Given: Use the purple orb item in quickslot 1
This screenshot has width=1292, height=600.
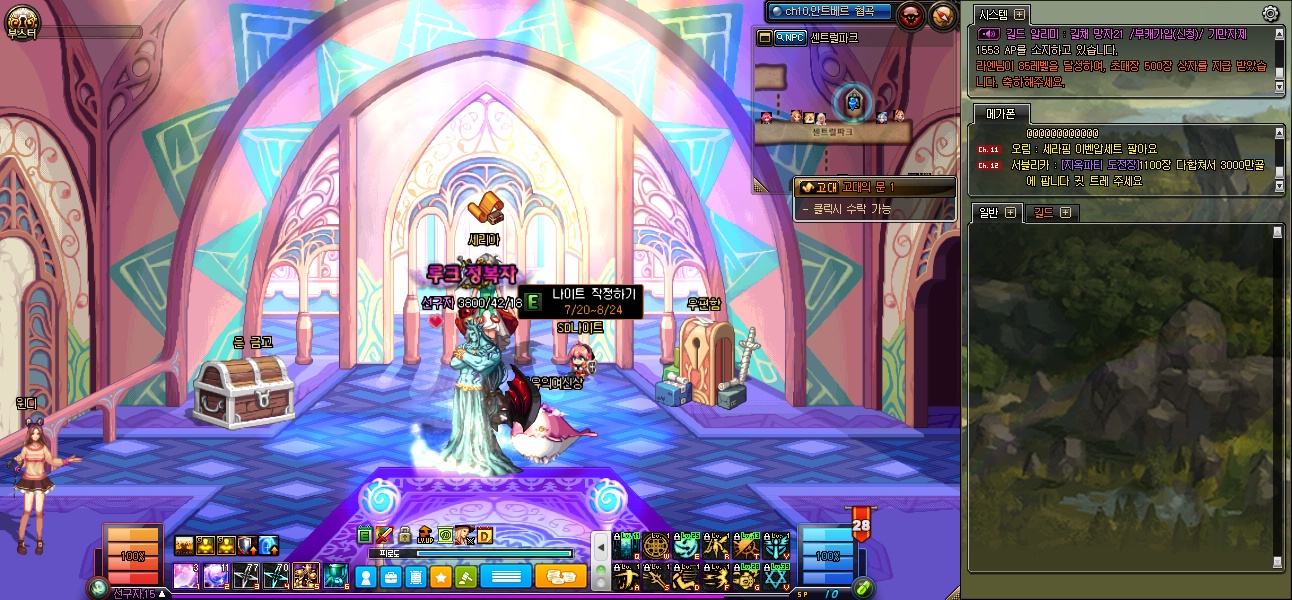Looking at the screenshot, I should click(x=186, y=576).
